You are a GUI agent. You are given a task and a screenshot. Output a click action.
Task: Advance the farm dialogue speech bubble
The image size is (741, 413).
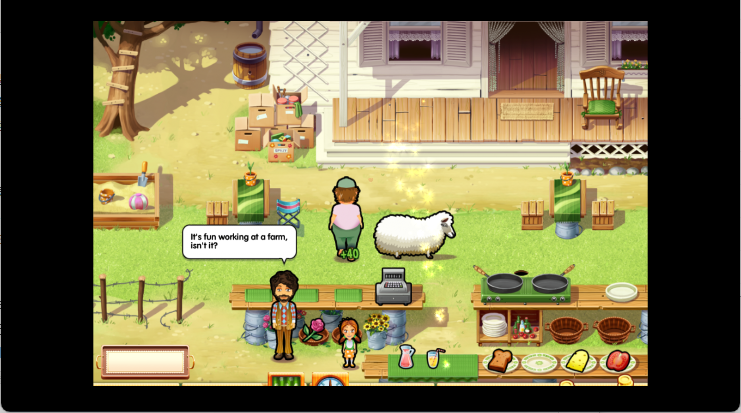pyautogui.click(x=240, y=241)
